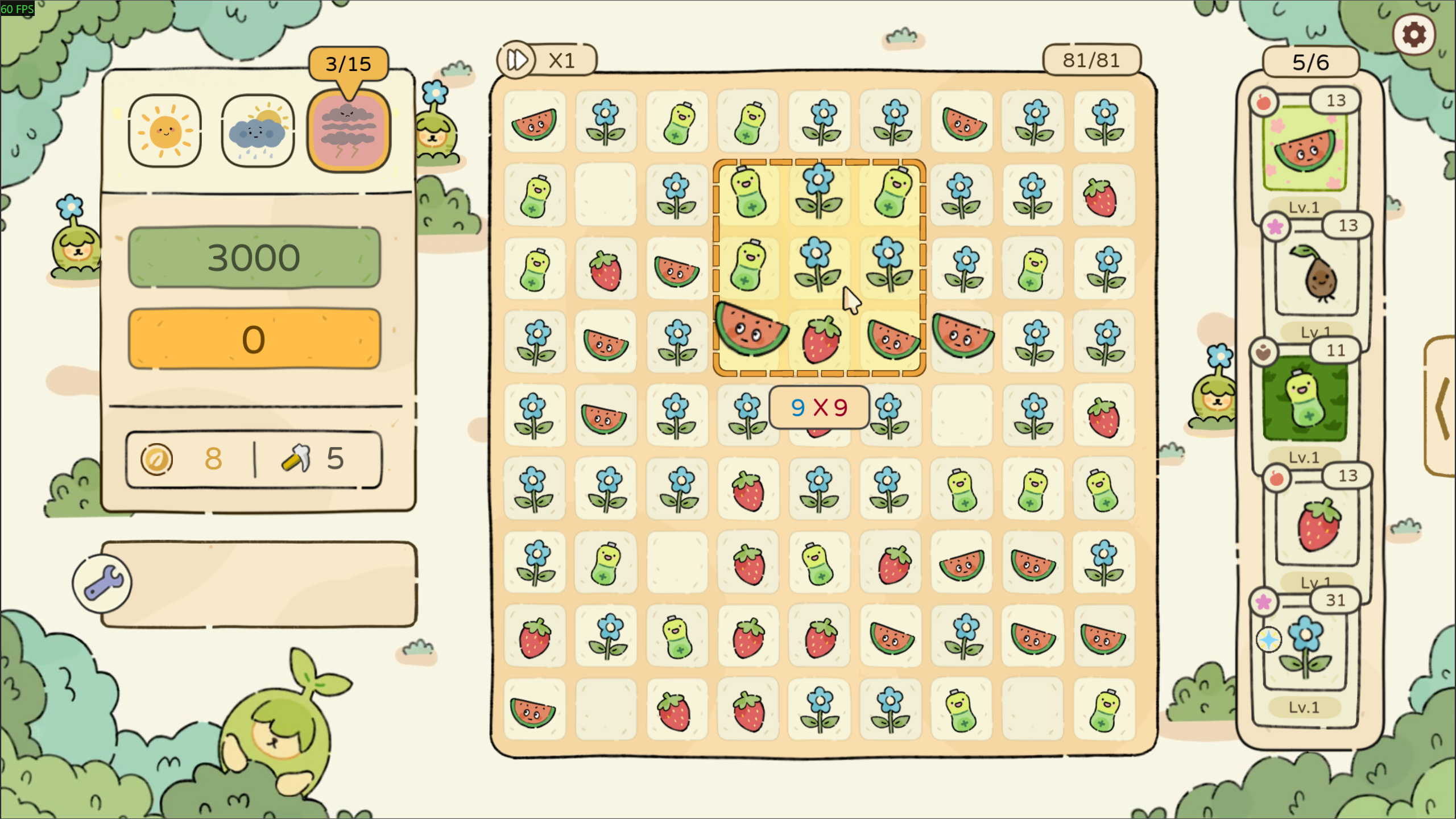Image resolution: width=1456 pixels, height=819 pixels.
Task: Click the gold coin currency icon
Action: click(156, 458)
